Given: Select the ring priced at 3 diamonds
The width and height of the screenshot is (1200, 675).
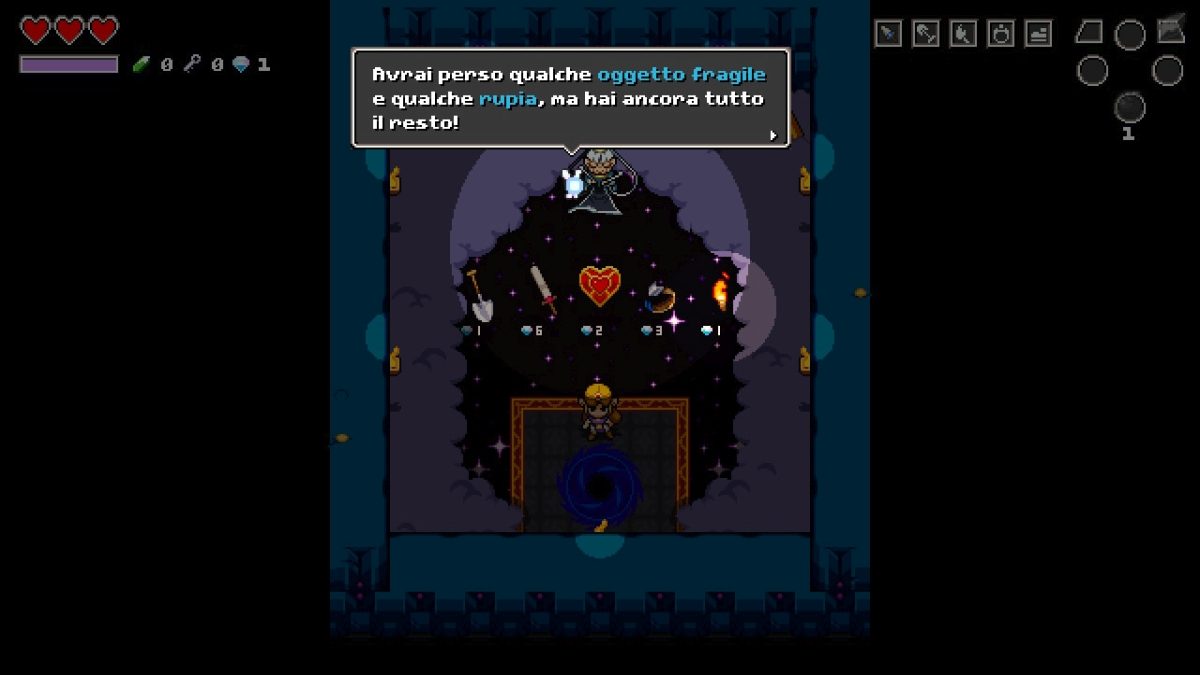Looking at the screenshot, I should [660, 296].
